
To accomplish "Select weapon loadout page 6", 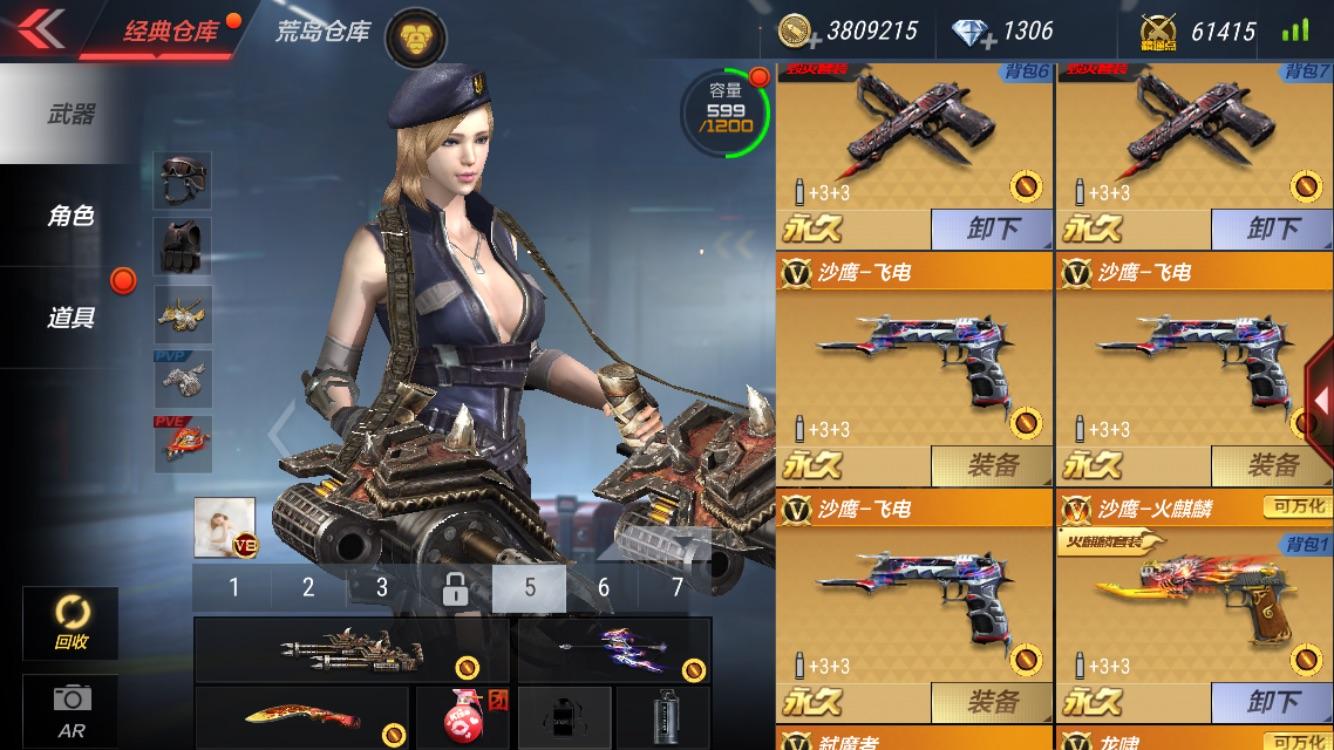I will (x=604, y=587).
